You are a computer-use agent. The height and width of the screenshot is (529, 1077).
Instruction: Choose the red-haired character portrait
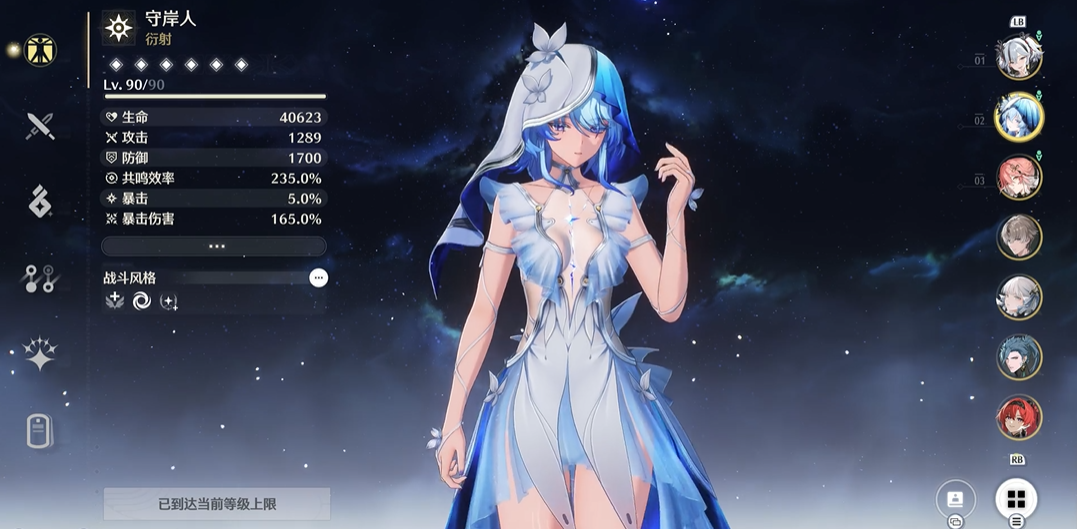[1019, 417]
